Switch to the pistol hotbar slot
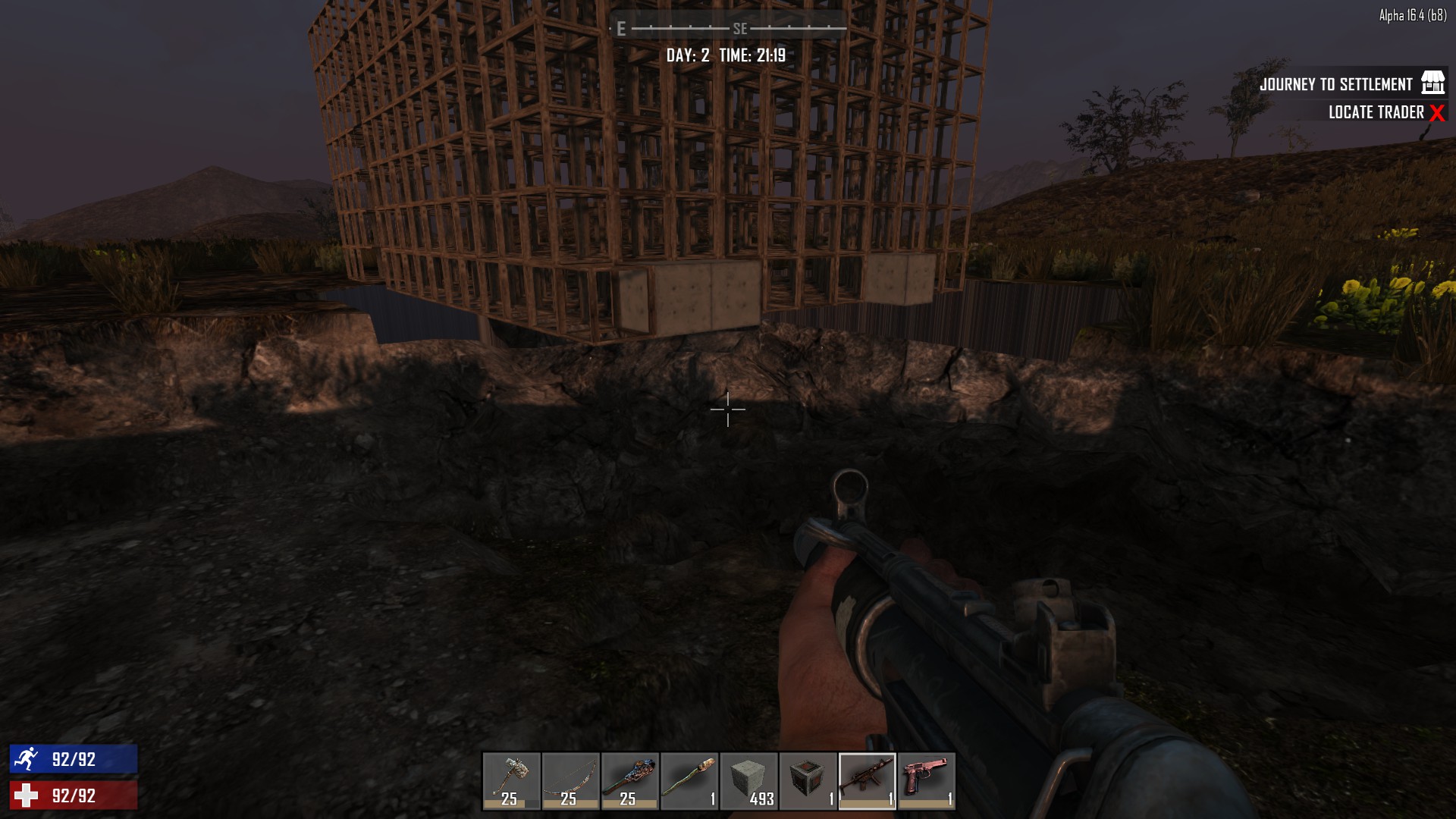 tap(926, 780)
